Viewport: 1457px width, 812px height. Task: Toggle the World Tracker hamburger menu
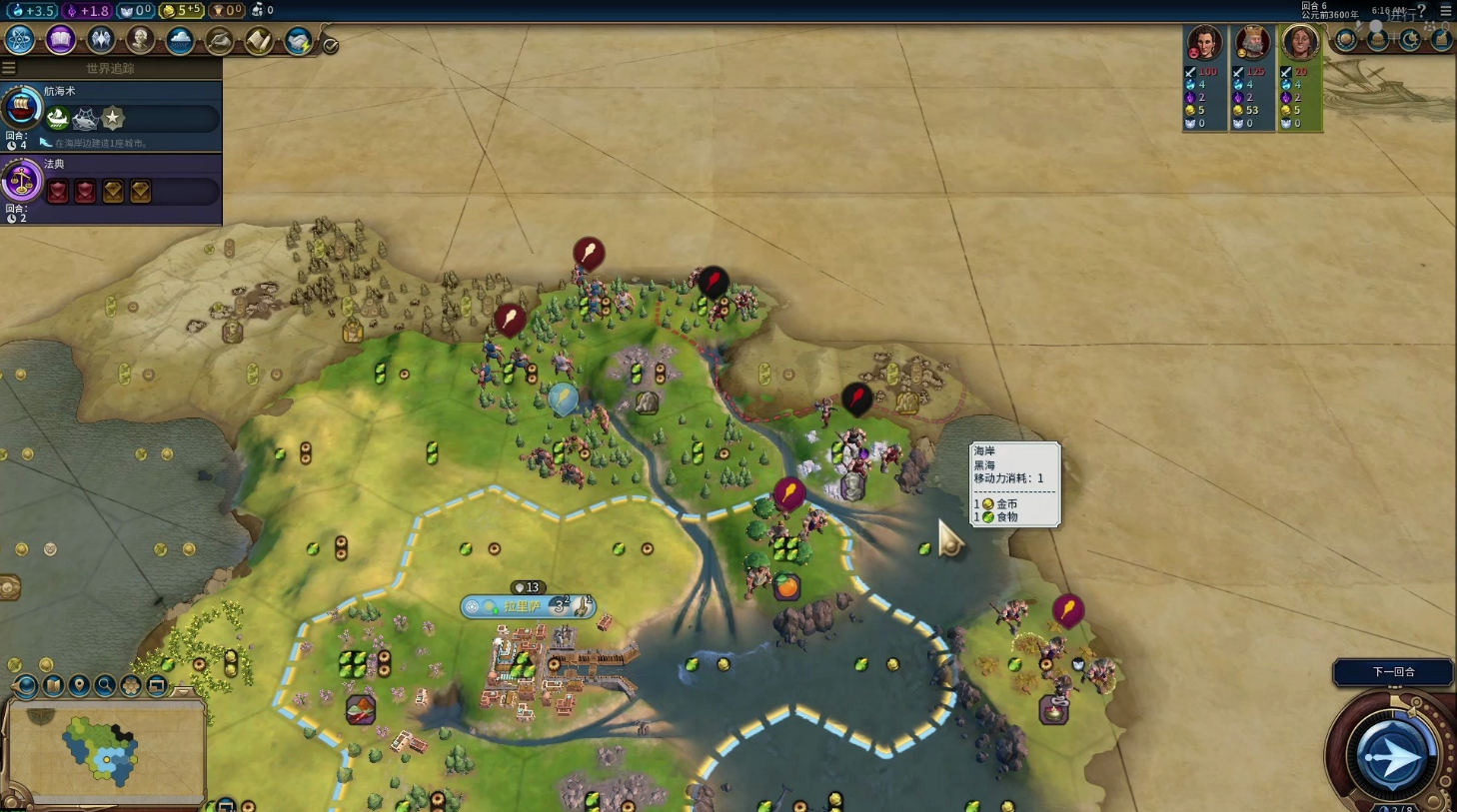click(x=9, y=68)
